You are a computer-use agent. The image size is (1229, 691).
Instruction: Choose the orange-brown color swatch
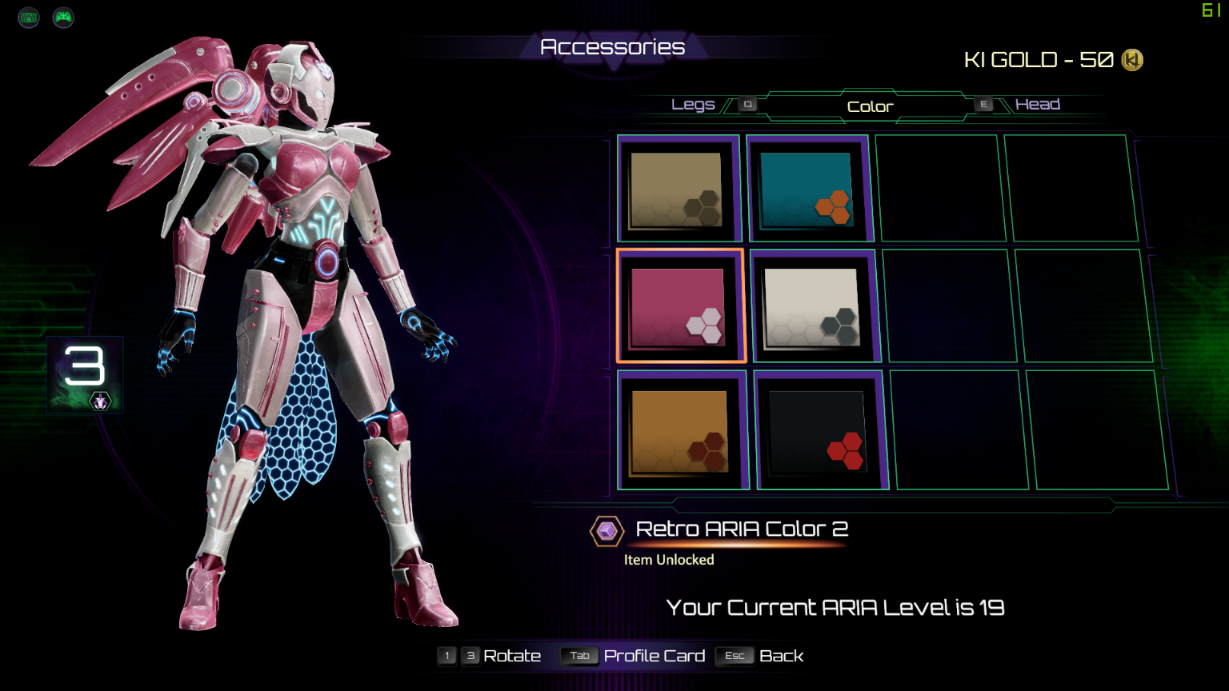coord(682,430)
